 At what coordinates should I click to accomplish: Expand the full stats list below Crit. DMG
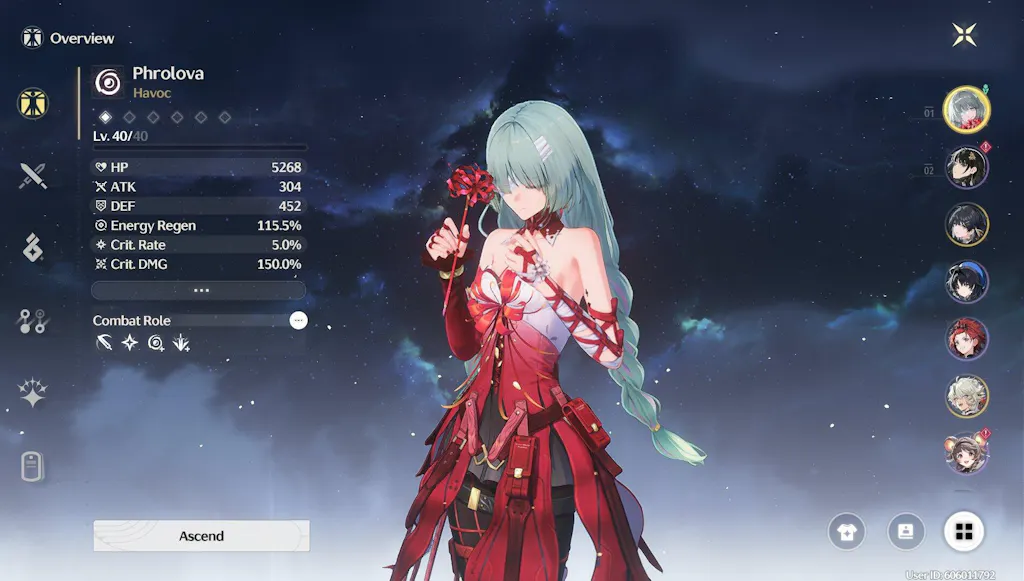198,290
